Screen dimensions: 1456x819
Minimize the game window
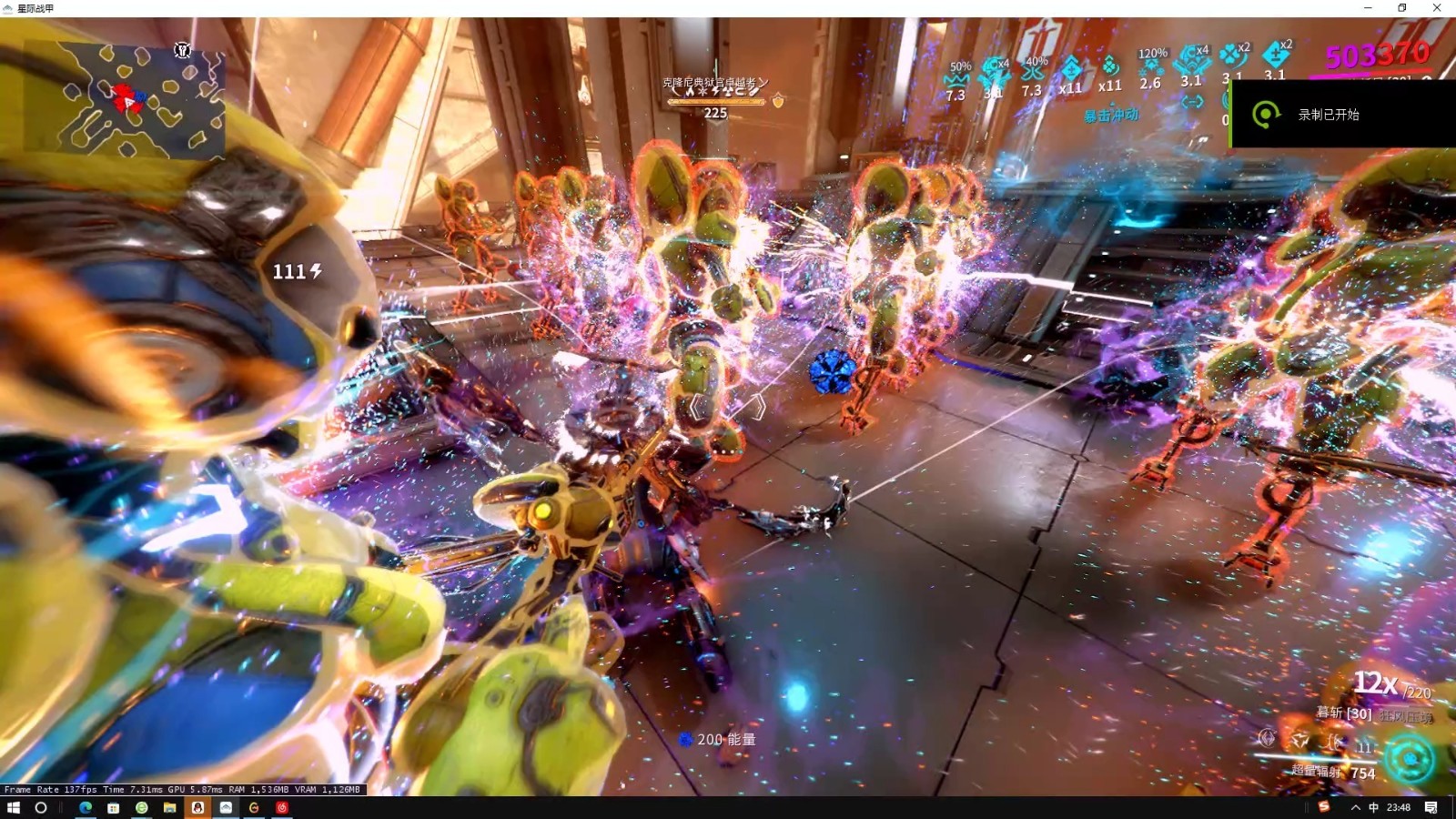click(1368, 8)
